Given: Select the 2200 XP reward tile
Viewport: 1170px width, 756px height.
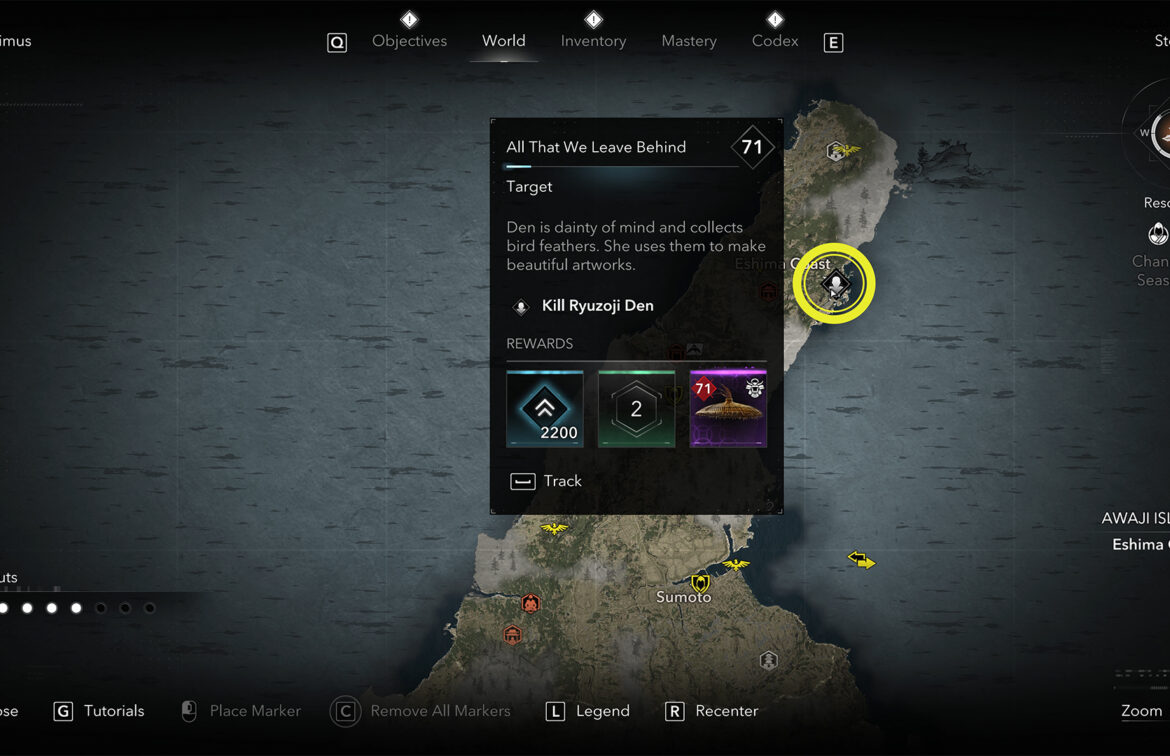Looking at the screenshot, I should [545, 409].
